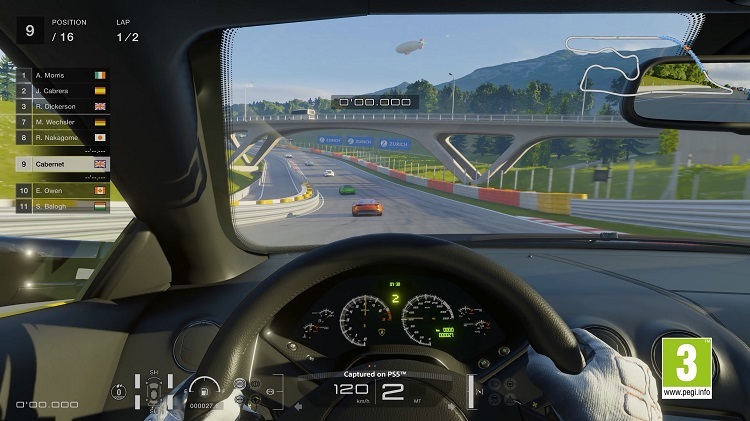The image size is (750, 421).
Task: Choose S. Balogh in the standings
Action: pos(62,205)
